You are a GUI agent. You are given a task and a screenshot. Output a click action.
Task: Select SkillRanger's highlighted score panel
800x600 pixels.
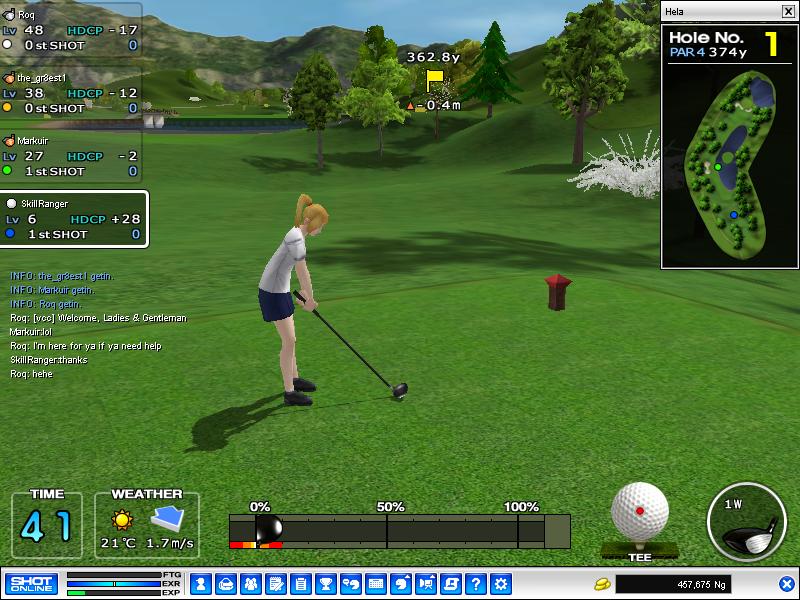pyautogui.click(x=74, y=219)
